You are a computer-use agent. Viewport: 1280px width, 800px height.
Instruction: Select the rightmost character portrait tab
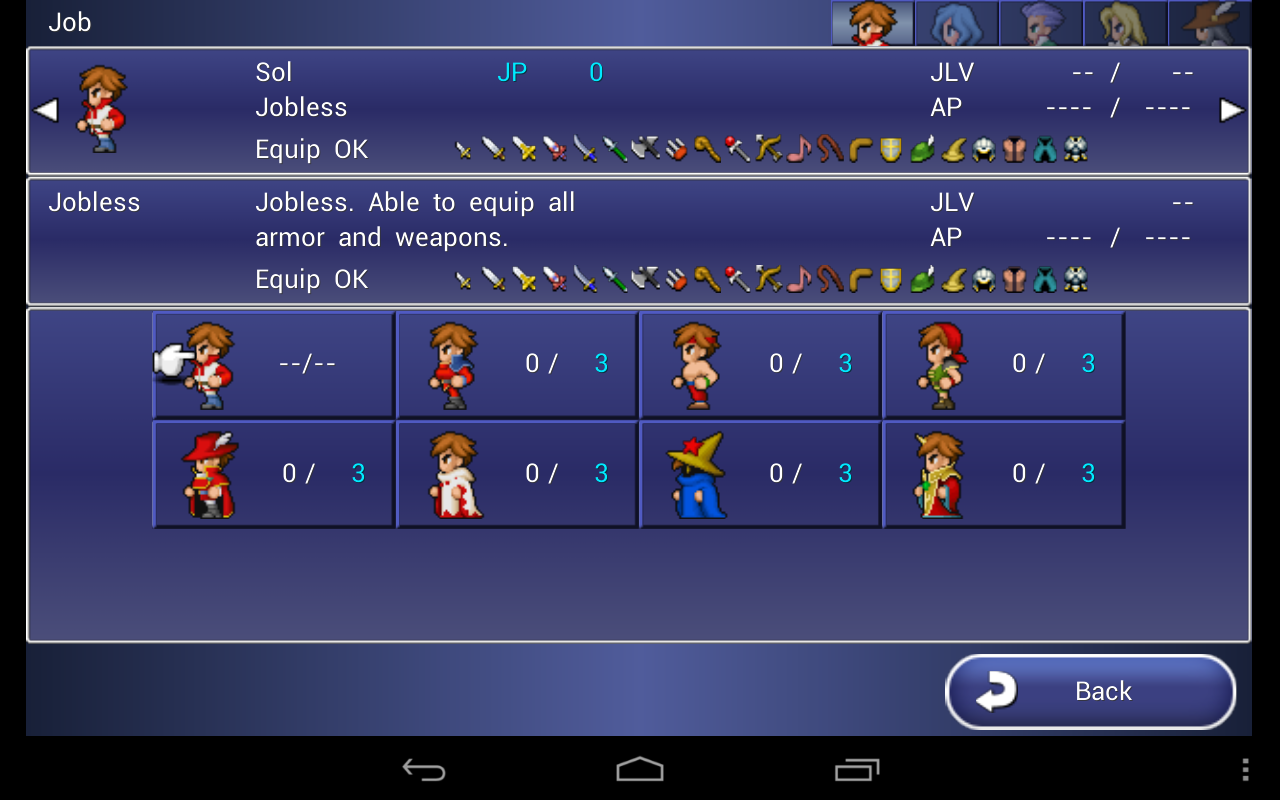click(x=1210, y=22)
